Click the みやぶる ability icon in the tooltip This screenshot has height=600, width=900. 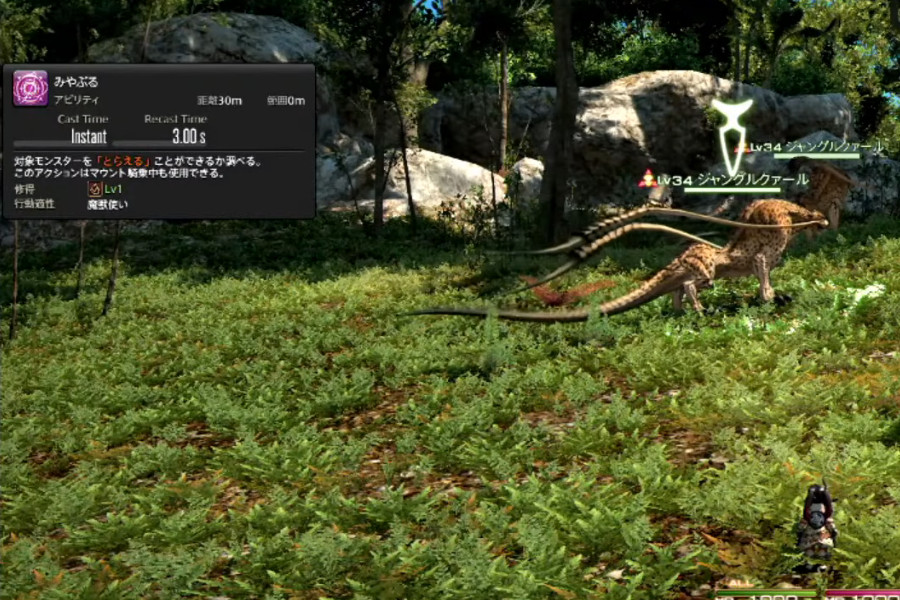(x=30, y=88)
